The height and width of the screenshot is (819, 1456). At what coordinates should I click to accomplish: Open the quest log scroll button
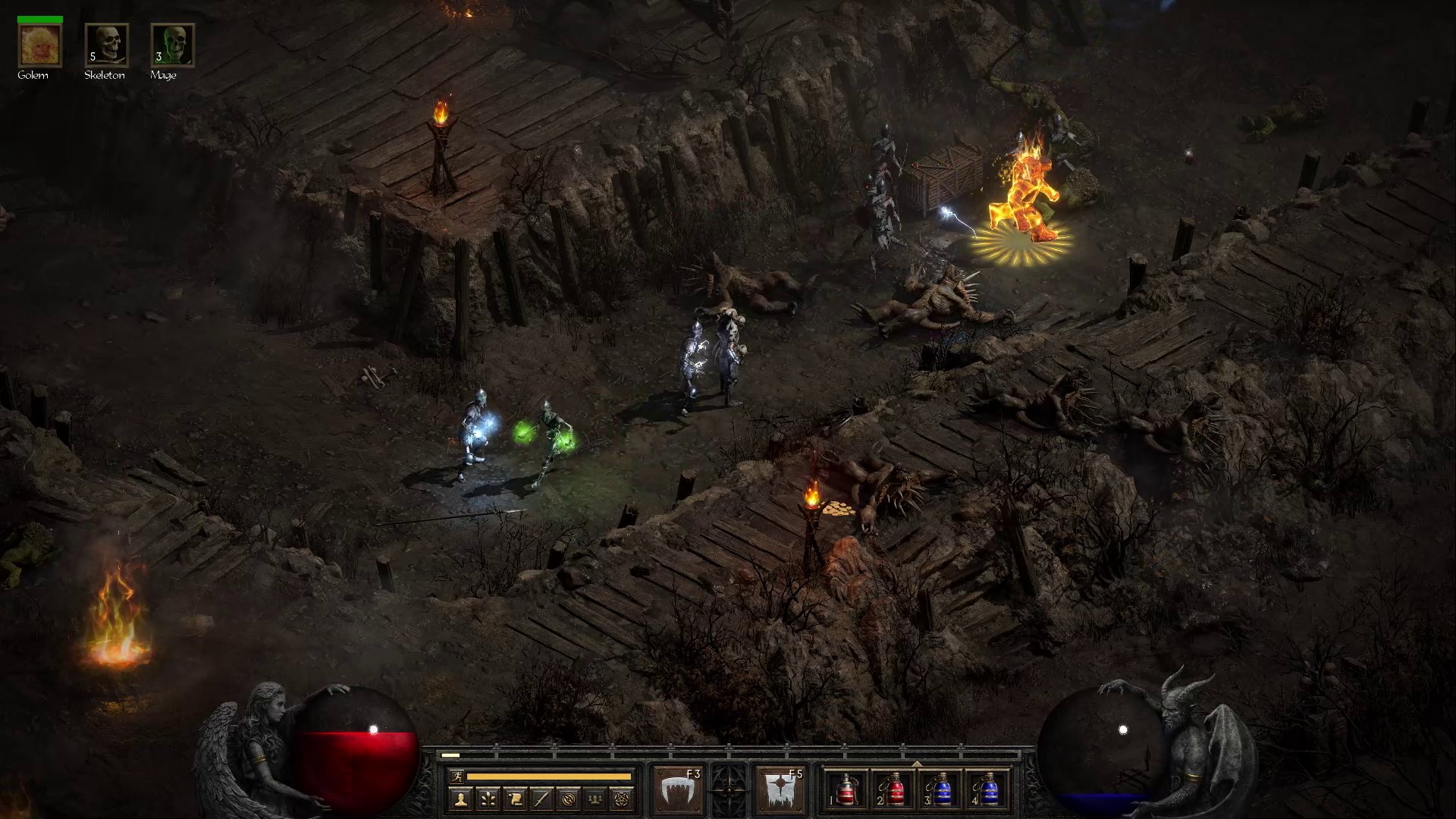(515, 799)
